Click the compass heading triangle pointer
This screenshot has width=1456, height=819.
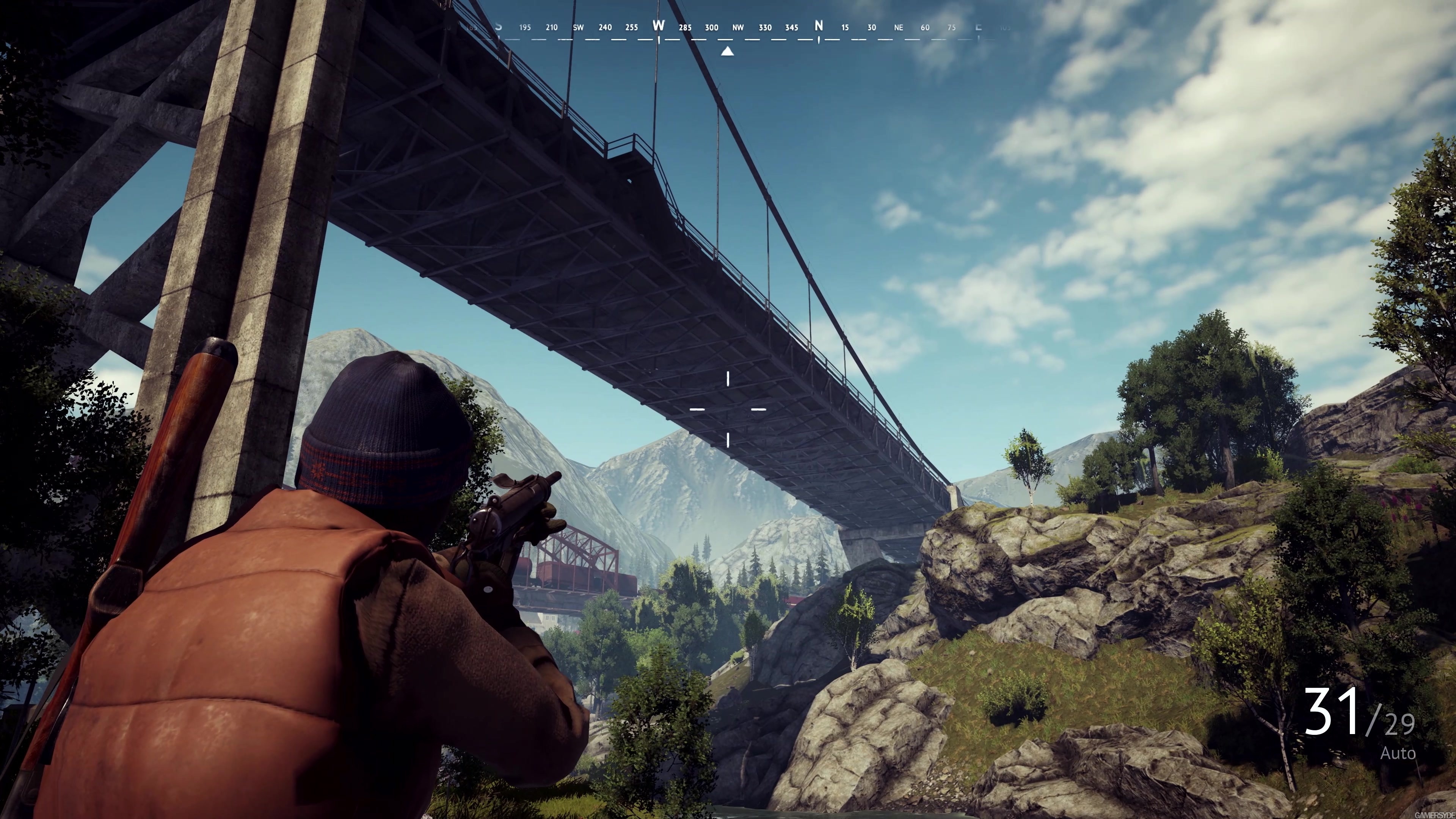click(728, 52)
